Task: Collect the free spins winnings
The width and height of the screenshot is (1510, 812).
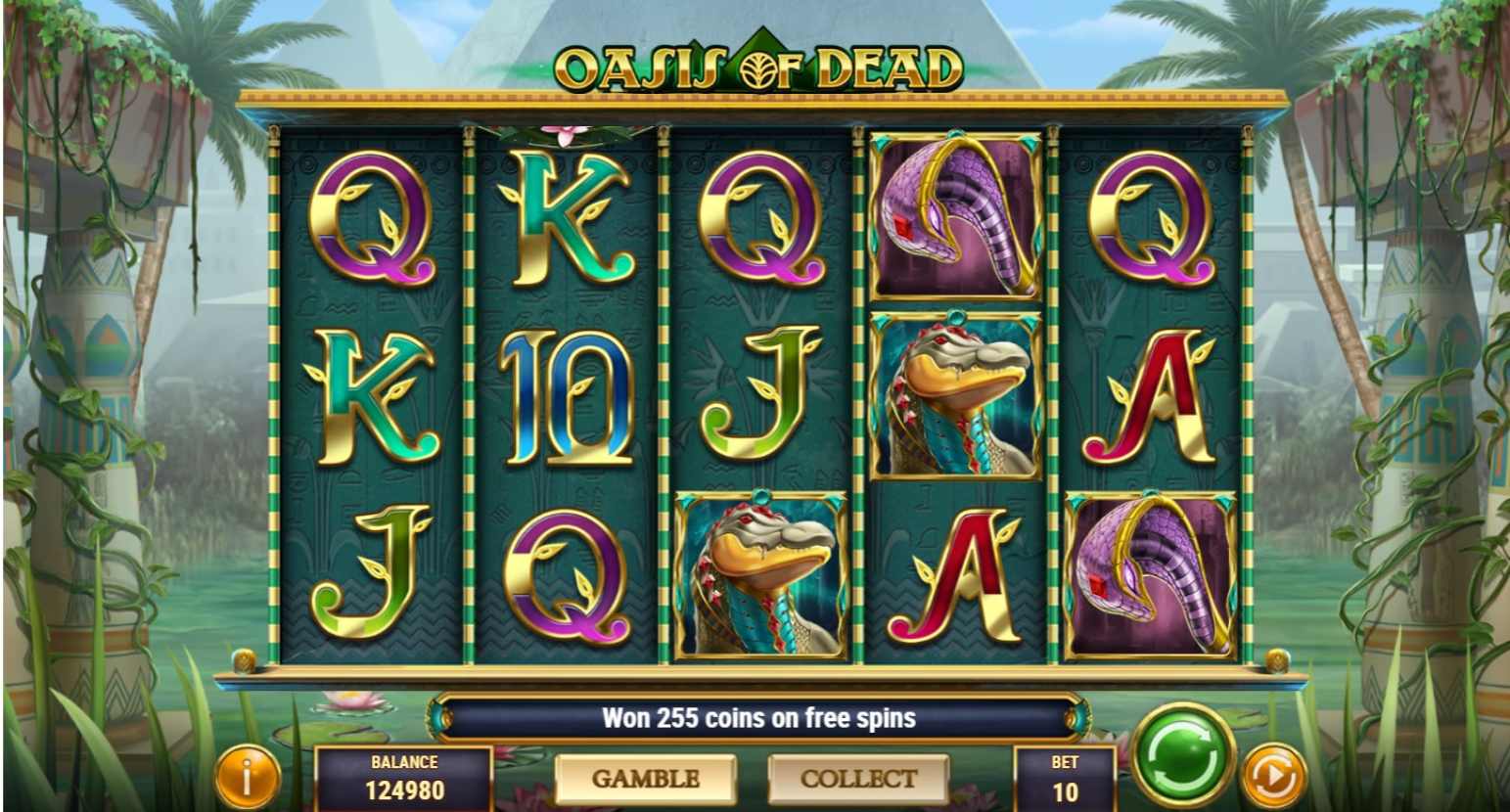Action: pos(858,779)
